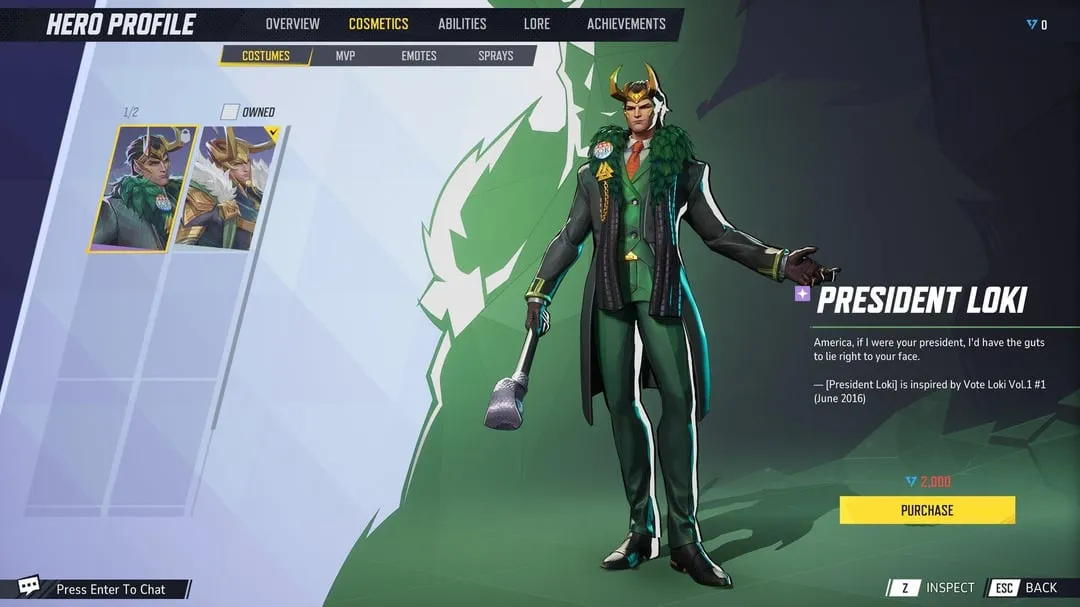Show the Abilities tab
Viewport: 1080px width, 607px height.
coord(462,24)
